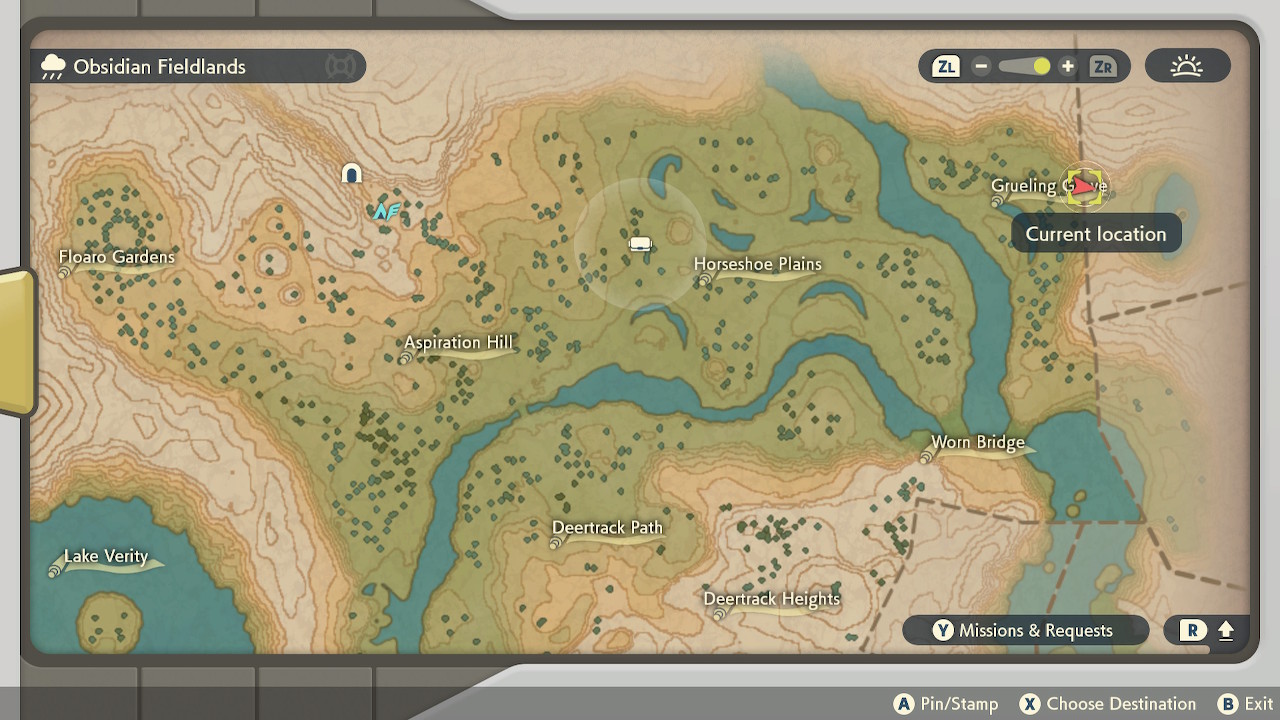
Task: Click the plus button on the zoom bar
Action: tap(1067, 66)
